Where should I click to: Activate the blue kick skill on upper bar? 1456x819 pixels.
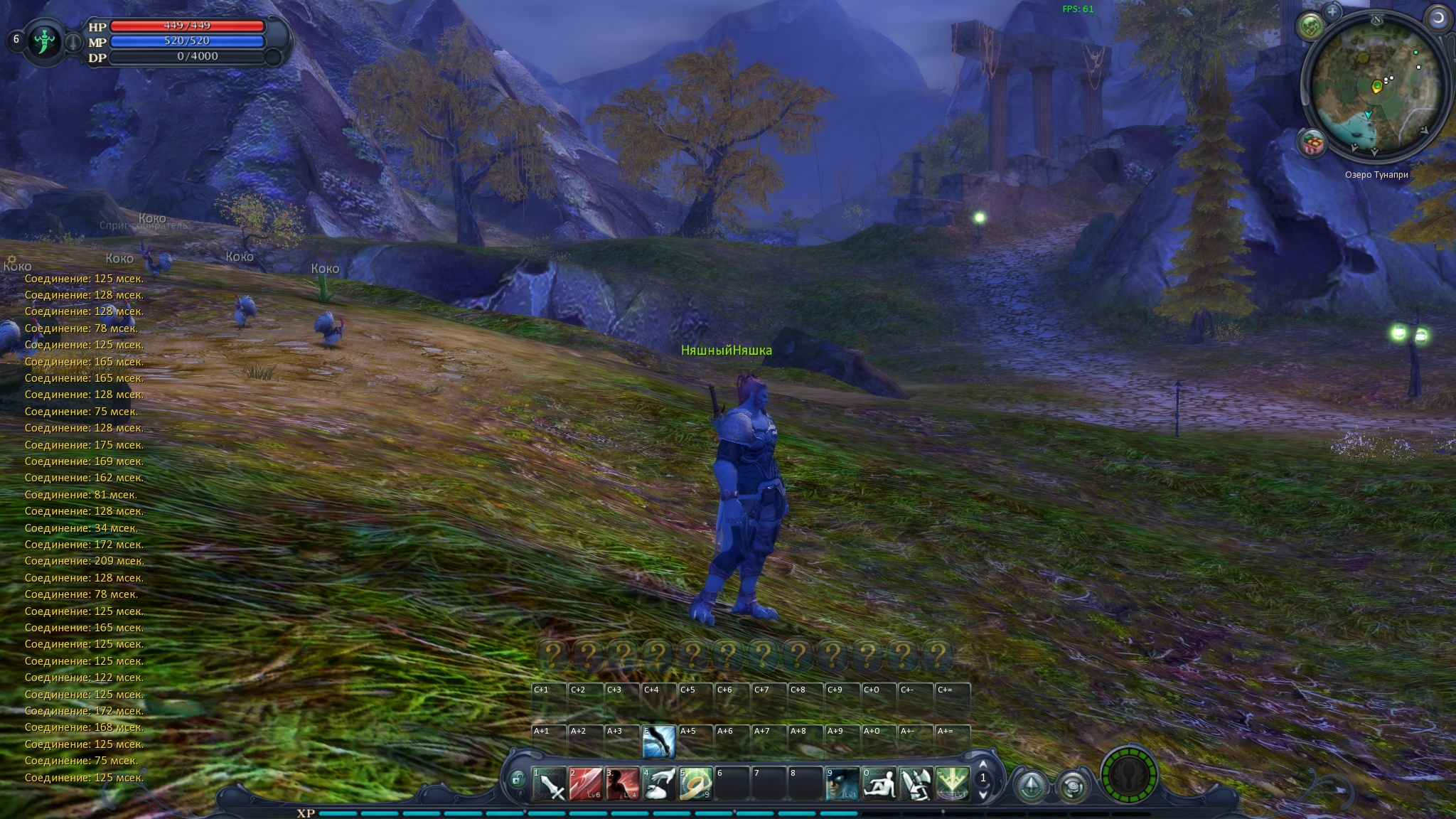point(659,742)
